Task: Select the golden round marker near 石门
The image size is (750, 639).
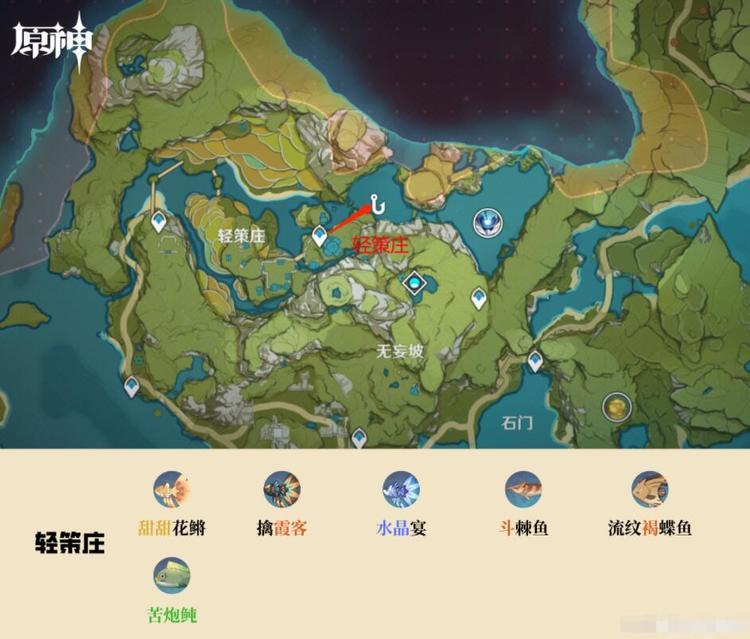Action: click(617, 406)
